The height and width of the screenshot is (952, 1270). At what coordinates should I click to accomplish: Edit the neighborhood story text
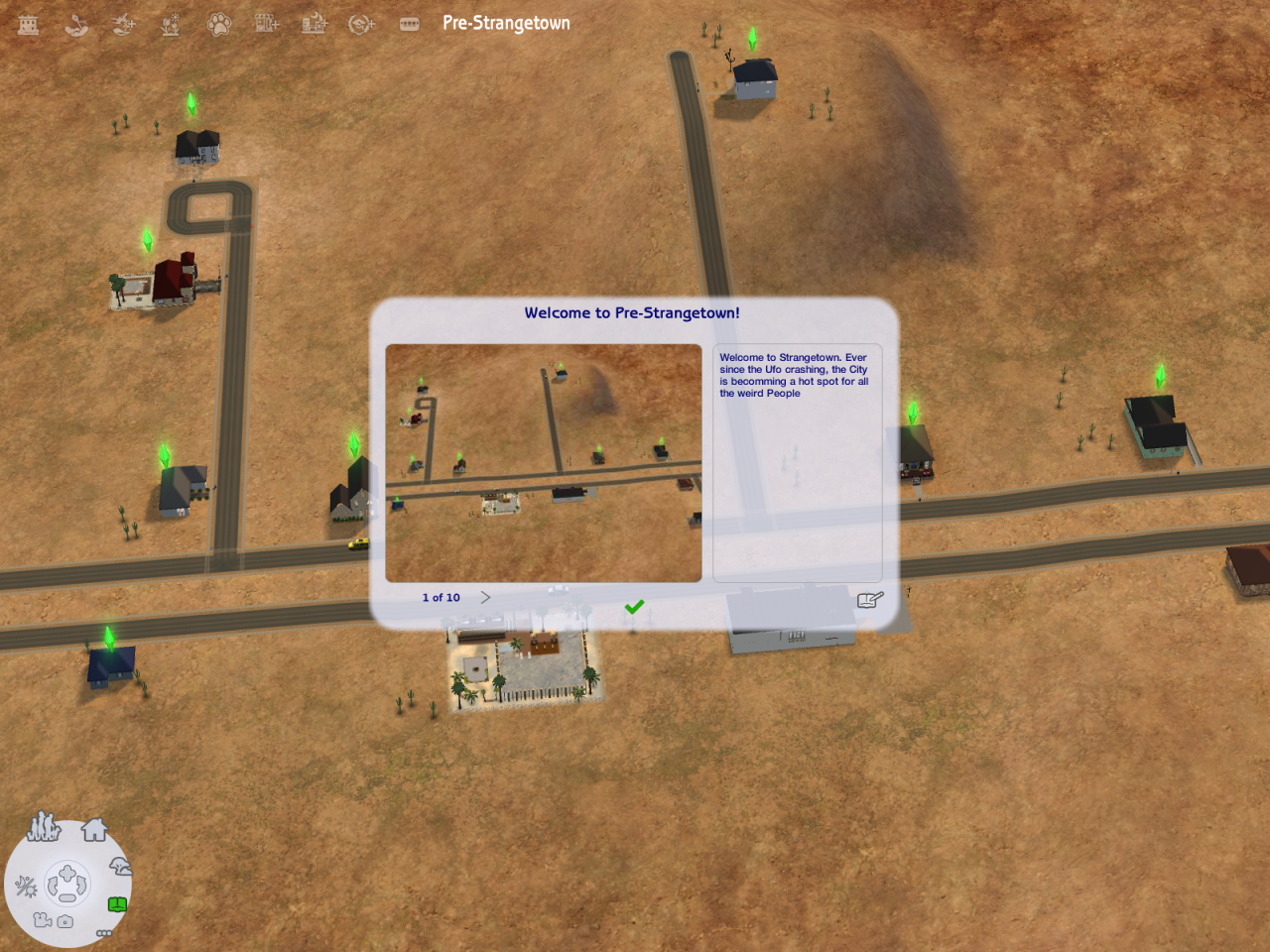click(869, 599)
